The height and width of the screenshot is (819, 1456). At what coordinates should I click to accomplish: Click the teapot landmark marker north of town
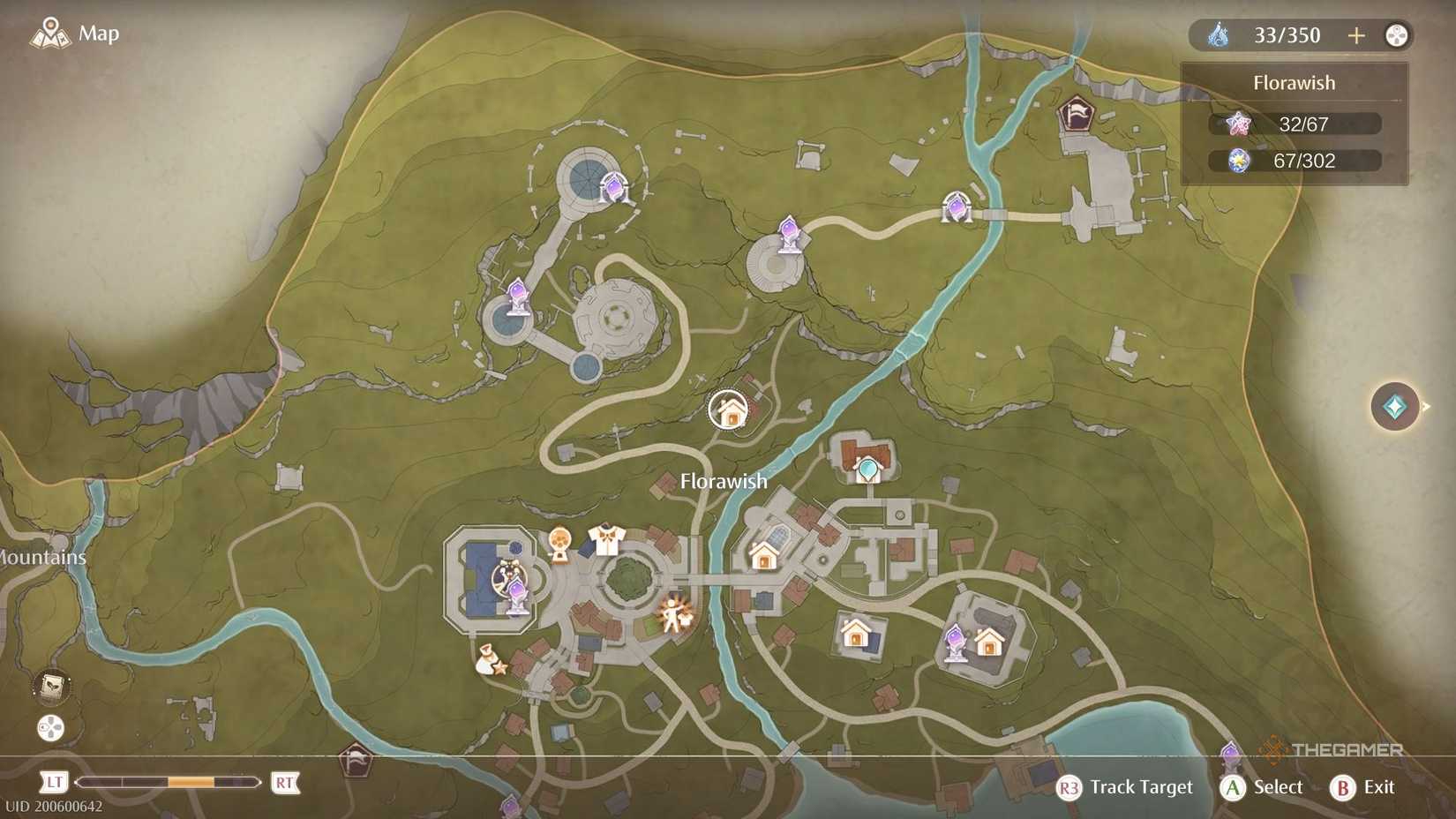coord(868,468)
